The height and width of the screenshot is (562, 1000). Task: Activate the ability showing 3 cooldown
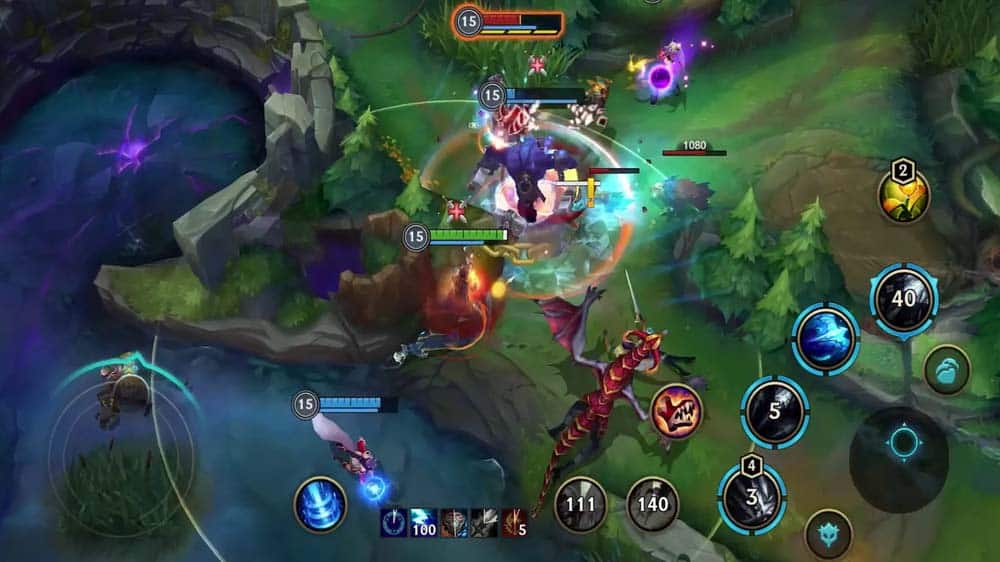pyautogui.click(x=751, y=497)
